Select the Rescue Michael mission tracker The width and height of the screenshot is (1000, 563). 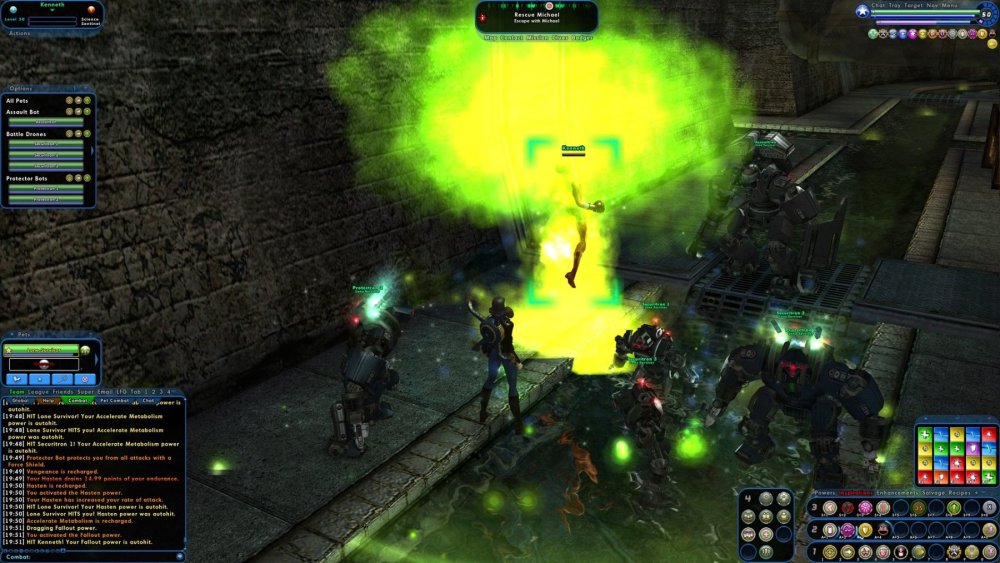[537, 15]
